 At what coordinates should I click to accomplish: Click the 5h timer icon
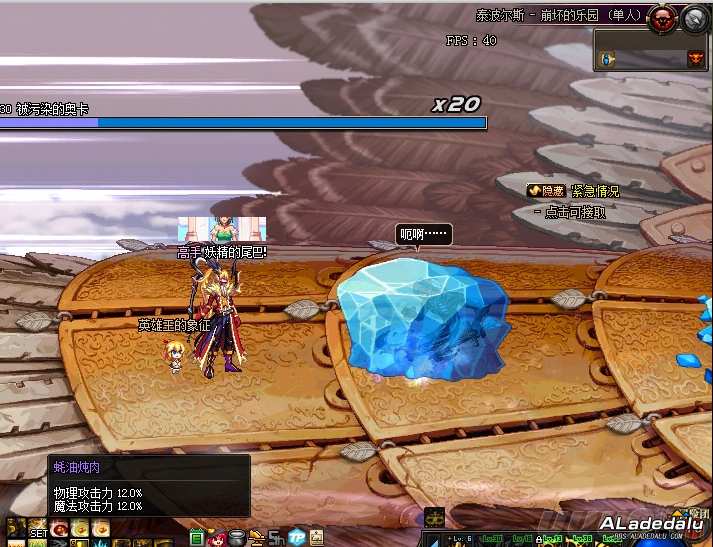pos(276,538)
